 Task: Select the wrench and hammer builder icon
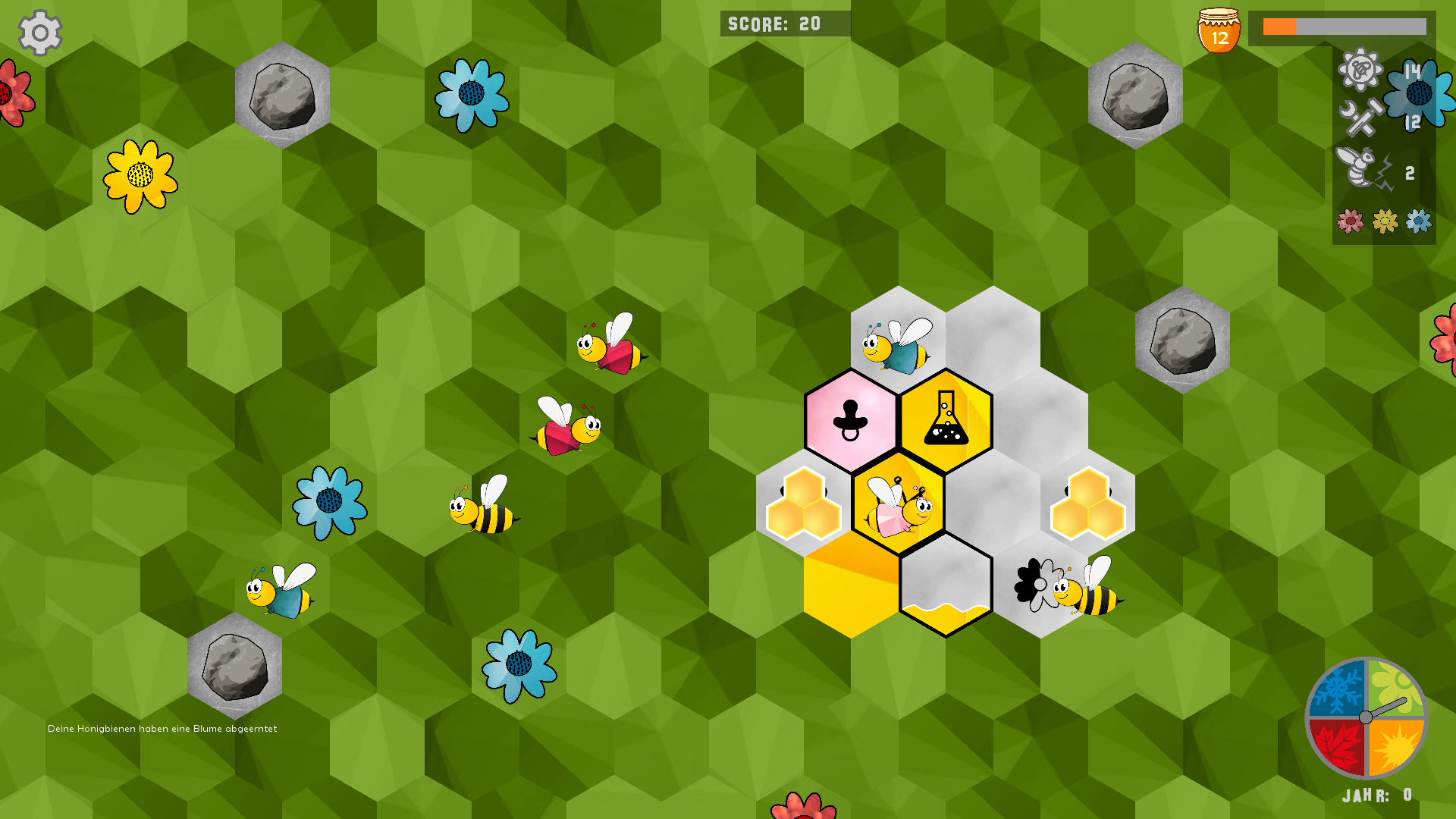1360,120
